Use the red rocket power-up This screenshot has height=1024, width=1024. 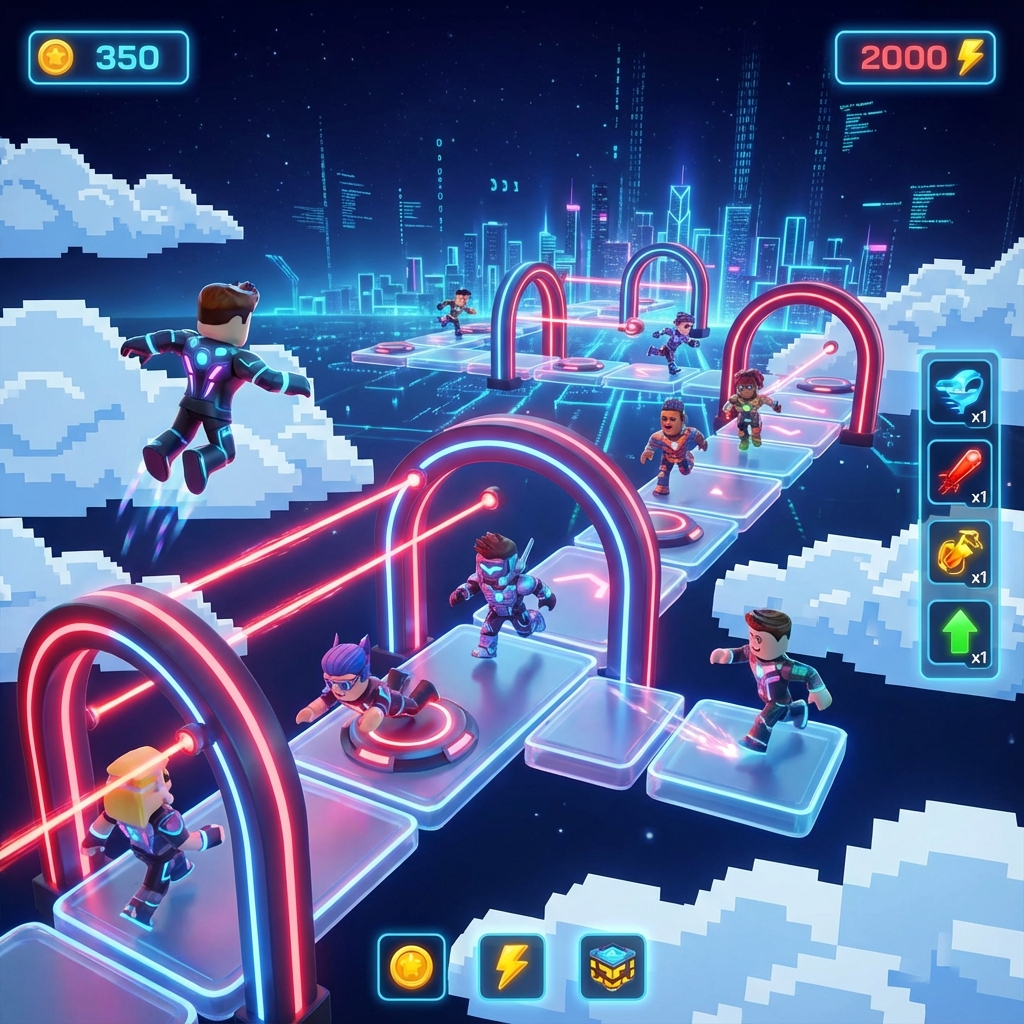point(959,472)
